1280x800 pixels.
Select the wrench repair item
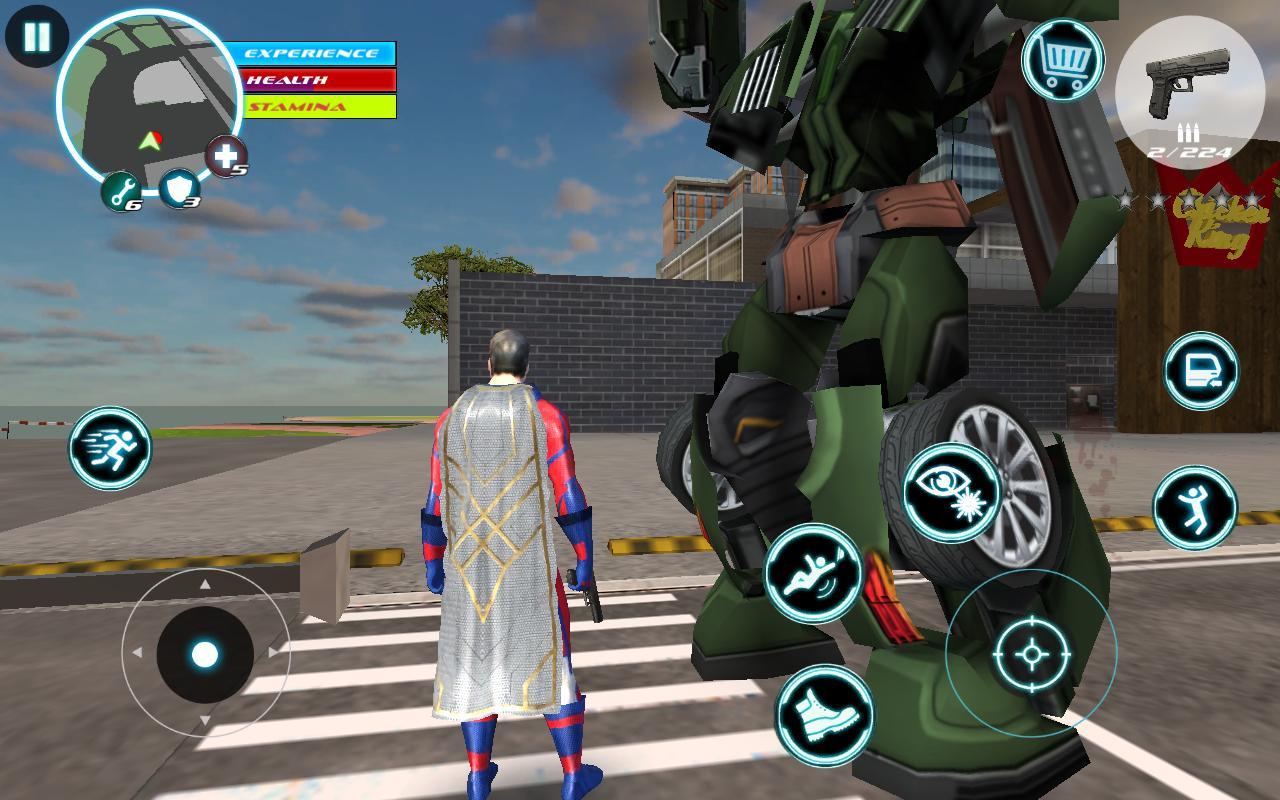(121, 190)
